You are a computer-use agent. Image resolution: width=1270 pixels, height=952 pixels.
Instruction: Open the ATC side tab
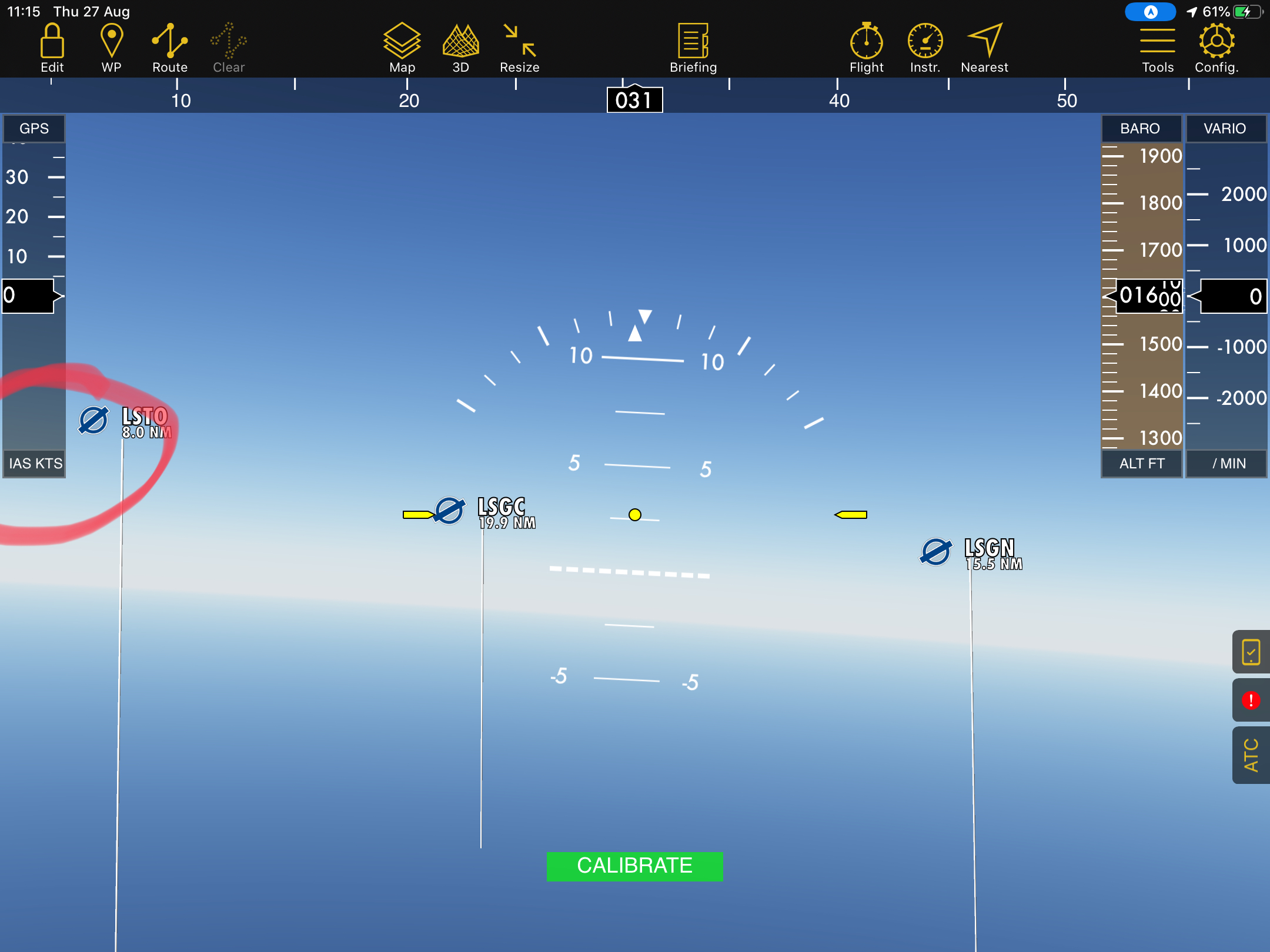(1251, 755)
